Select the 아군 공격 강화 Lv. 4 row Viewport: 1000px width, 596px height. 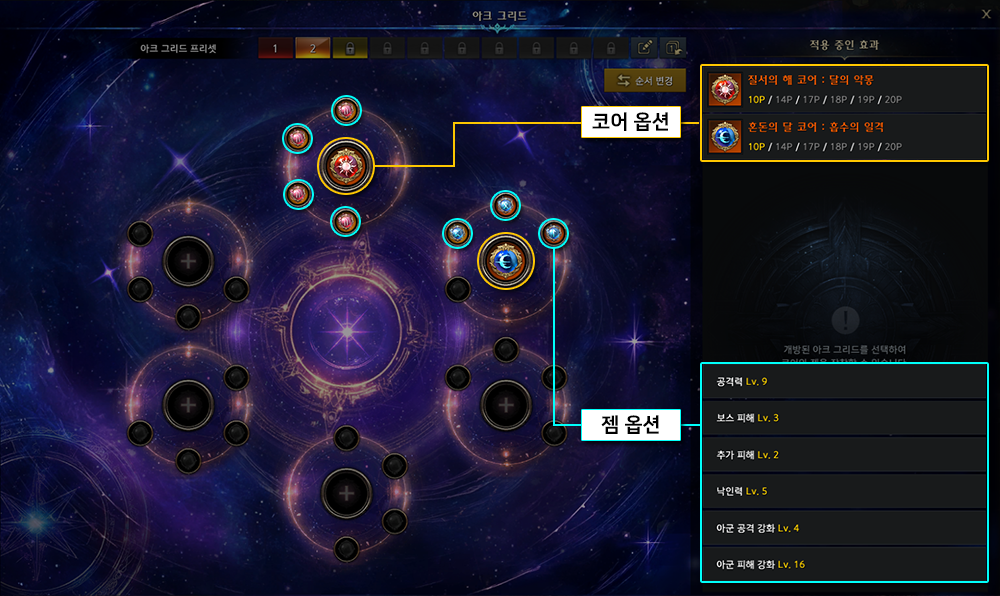click(844, 528)
